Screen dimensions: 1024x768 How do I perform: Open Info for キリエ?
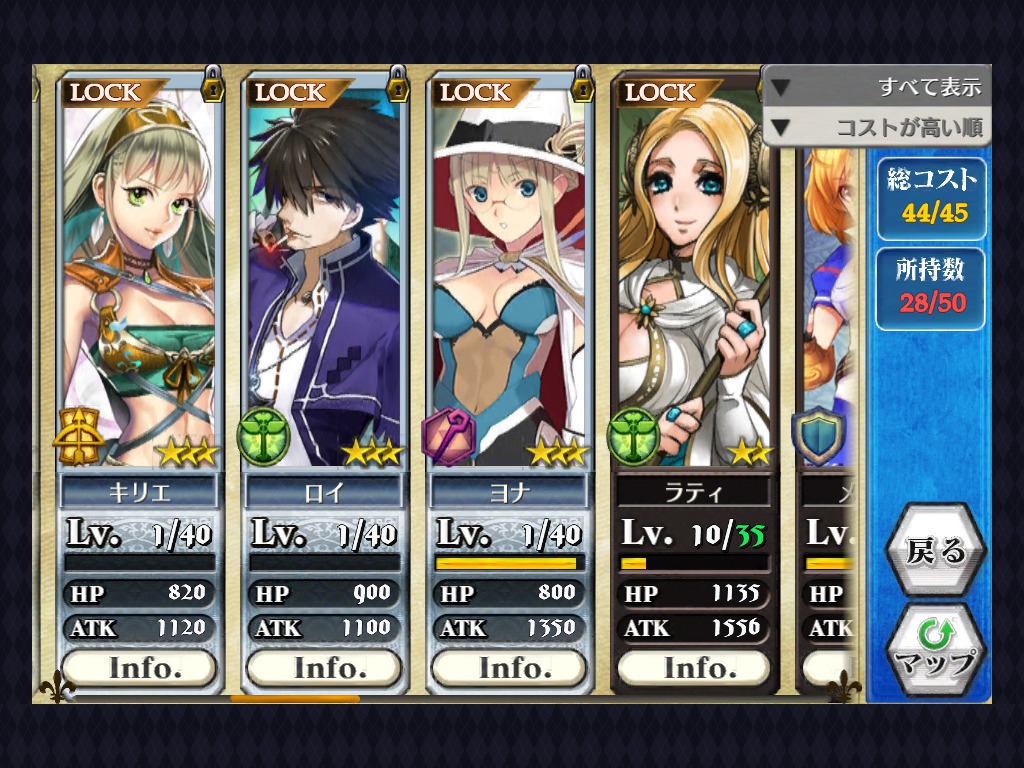coord(139,667)
